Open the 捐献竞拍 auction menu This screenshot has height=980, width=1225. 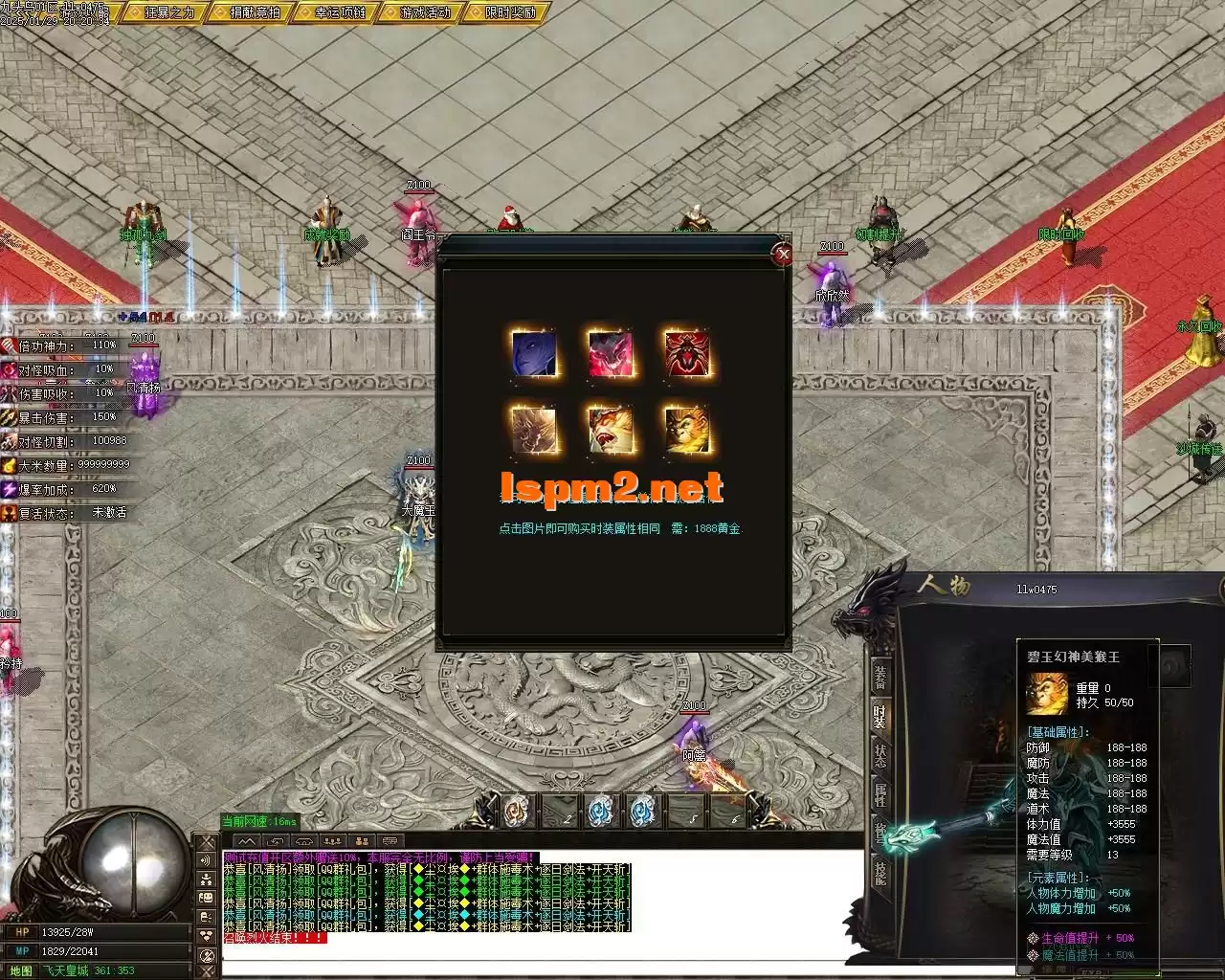click(254, 12)
